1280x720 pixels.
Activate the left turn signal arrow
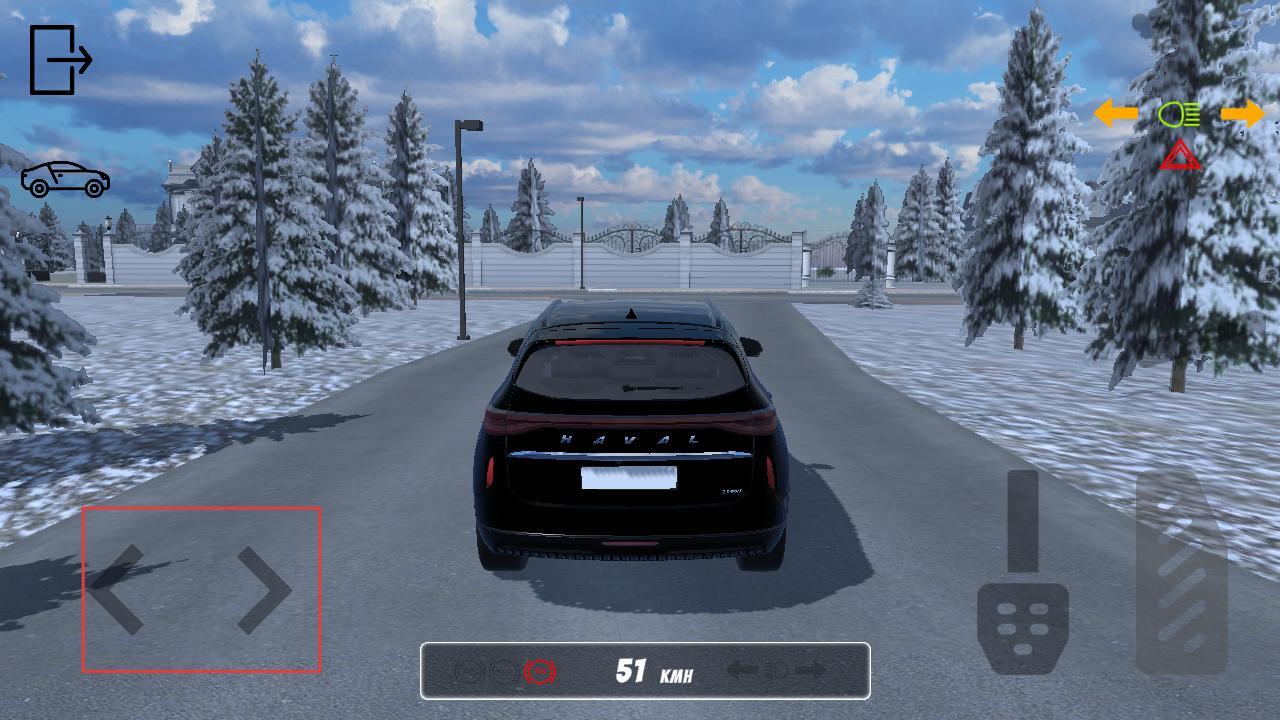pyautogui.click(x=1116, y=114)
